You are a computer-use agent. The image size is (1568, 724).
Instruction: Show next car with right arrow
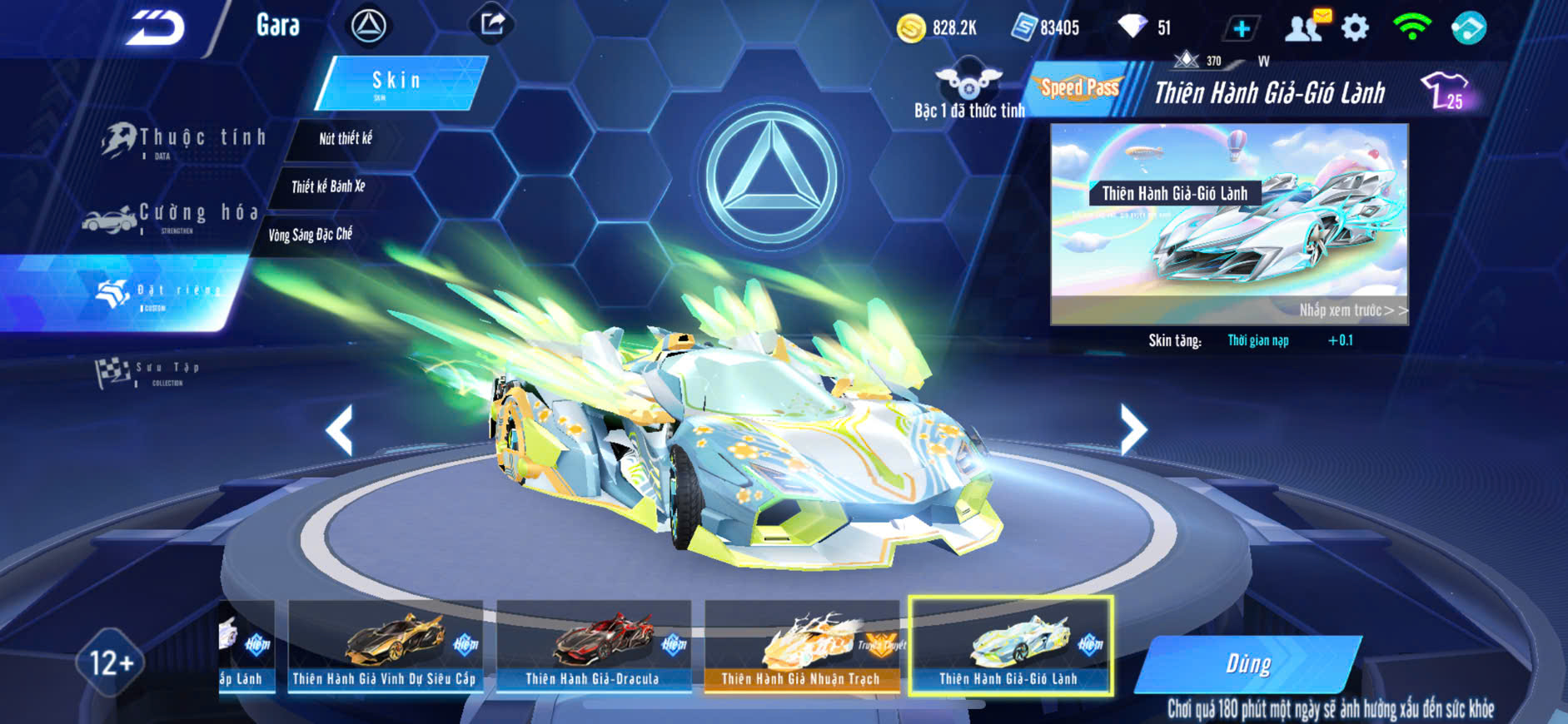[1132, 429]
